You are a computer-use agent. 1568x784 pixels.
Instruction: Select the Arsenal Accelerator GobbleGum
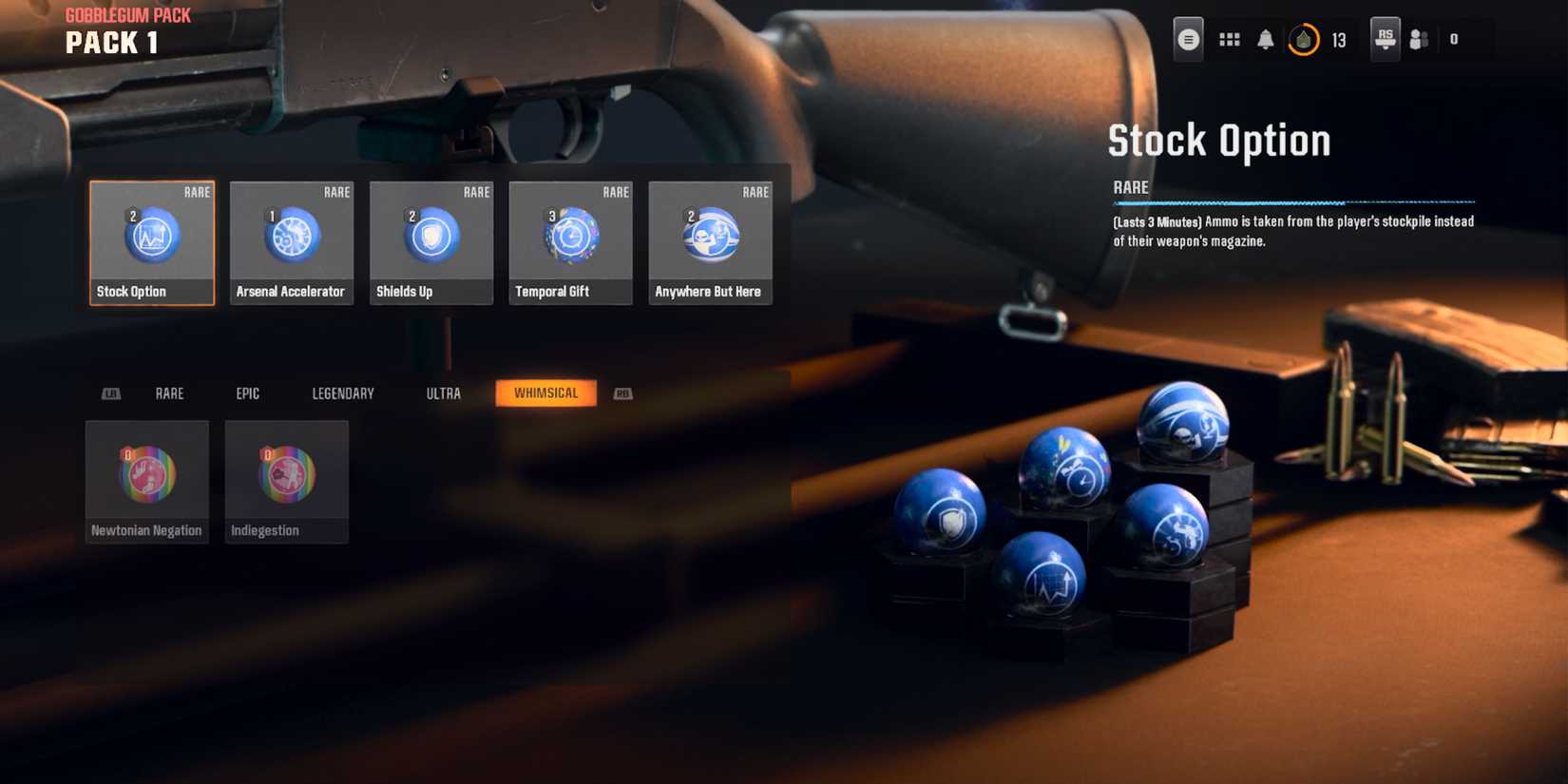click(x=291, y=242)
